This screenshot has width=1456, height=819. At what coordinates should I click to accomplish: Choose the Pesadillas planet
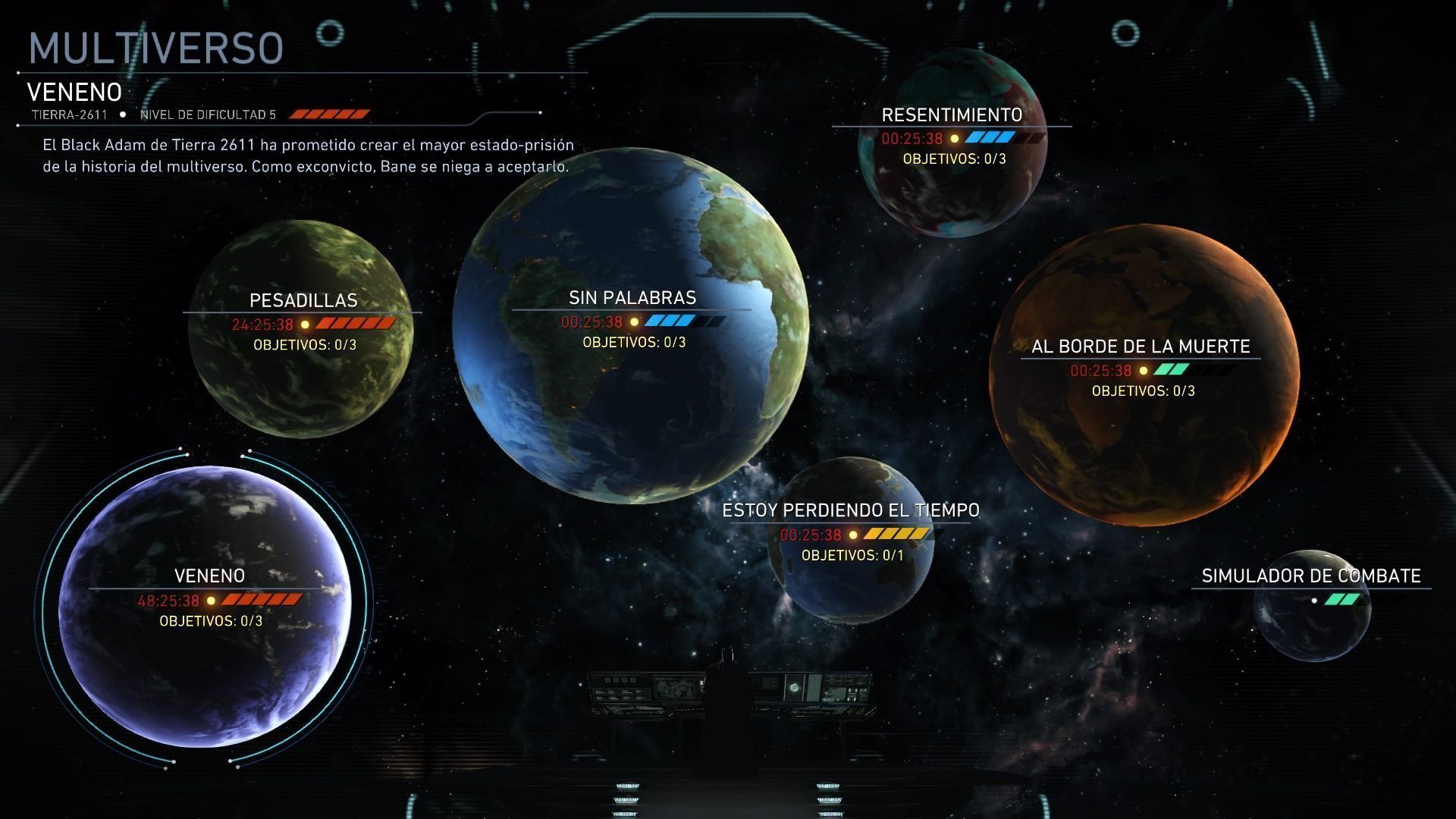coord(300,329)
